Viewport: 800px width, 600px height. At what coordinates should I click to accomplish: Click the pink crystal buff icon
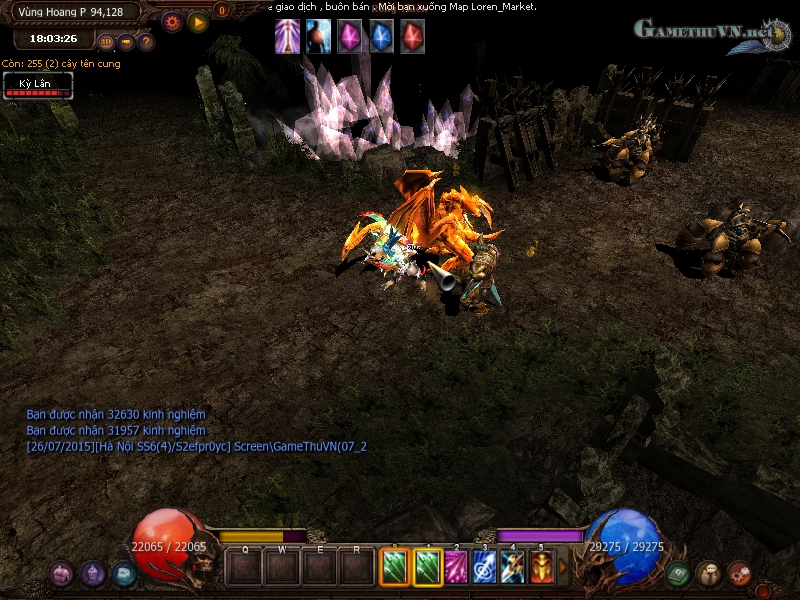(350, 36)
